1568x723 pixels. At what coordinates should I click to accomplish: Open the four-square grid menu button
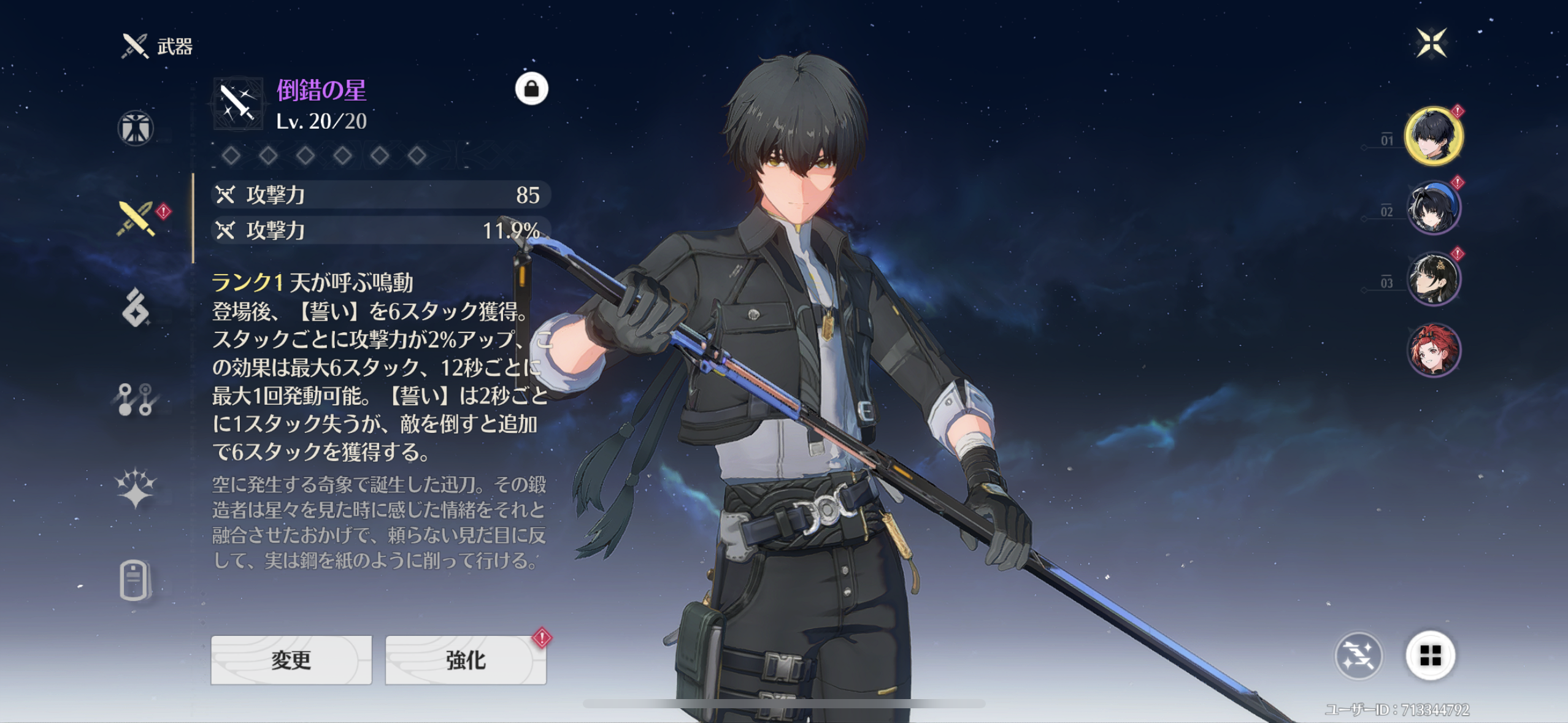coord(1430,656)
